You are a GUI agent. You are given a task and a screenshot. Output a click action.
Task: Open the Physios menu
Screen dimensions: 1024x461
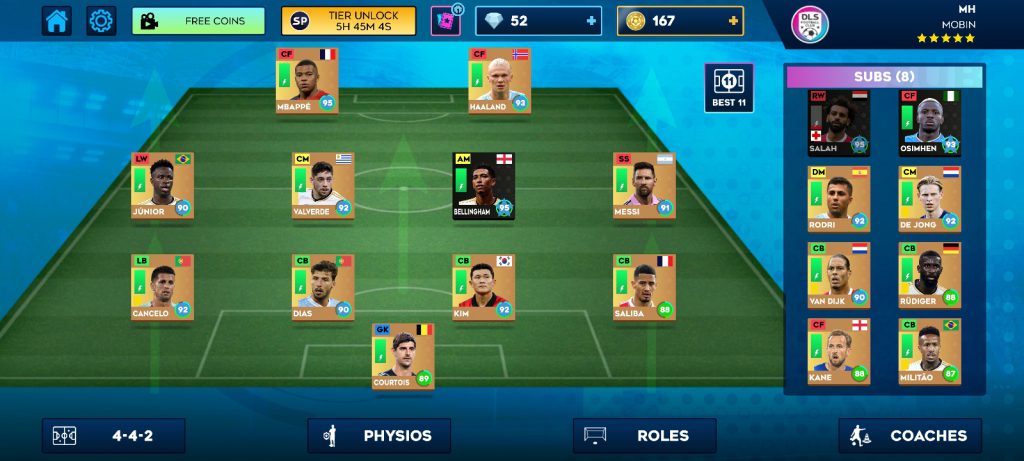tap(379, 436)
